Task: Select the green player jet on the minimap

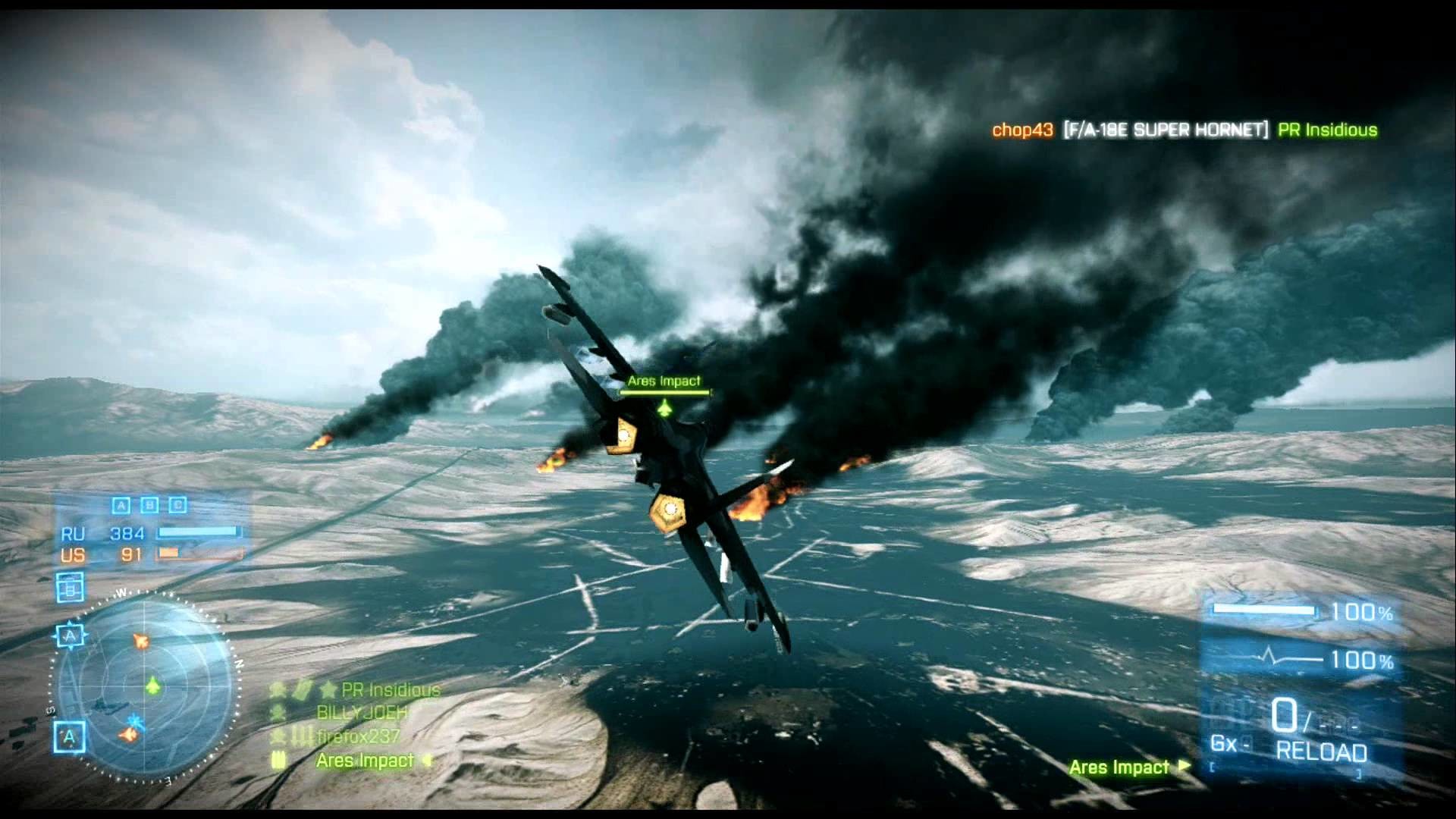Action: (x=153, y=686)
